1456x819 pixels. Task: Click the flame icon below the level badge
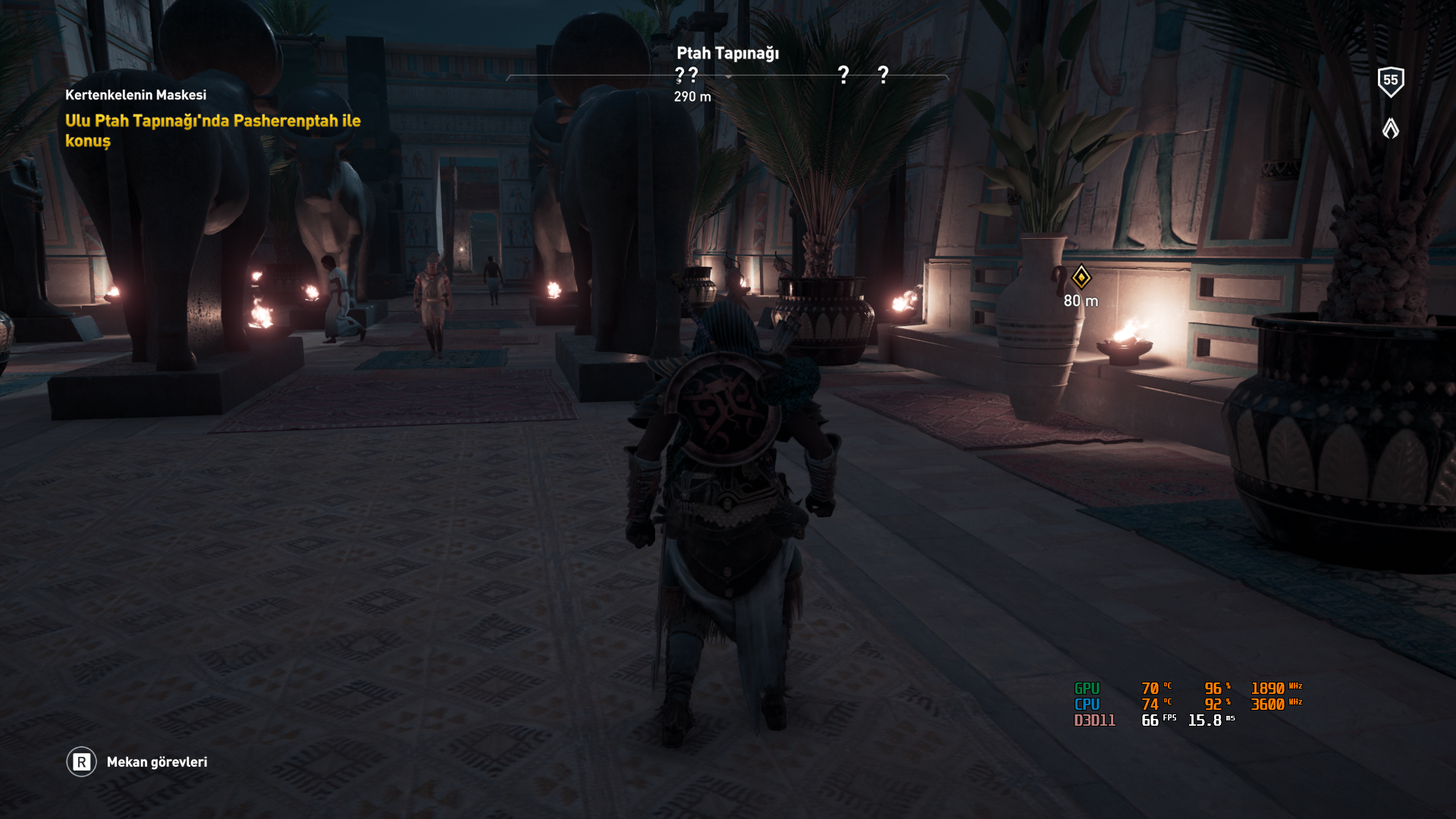[x=1390, y=128]
